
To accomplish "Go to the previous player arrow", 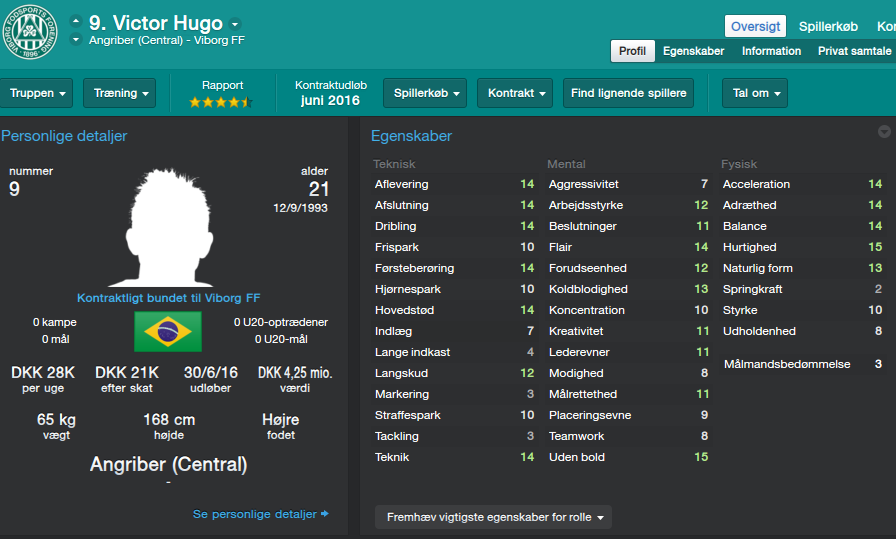I will coord(76,20).
